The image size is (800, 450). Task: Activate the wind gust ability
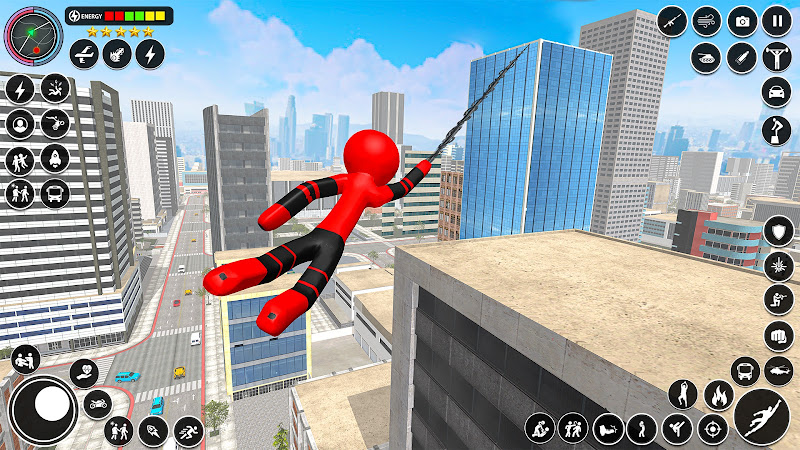[x=707, y=21]
